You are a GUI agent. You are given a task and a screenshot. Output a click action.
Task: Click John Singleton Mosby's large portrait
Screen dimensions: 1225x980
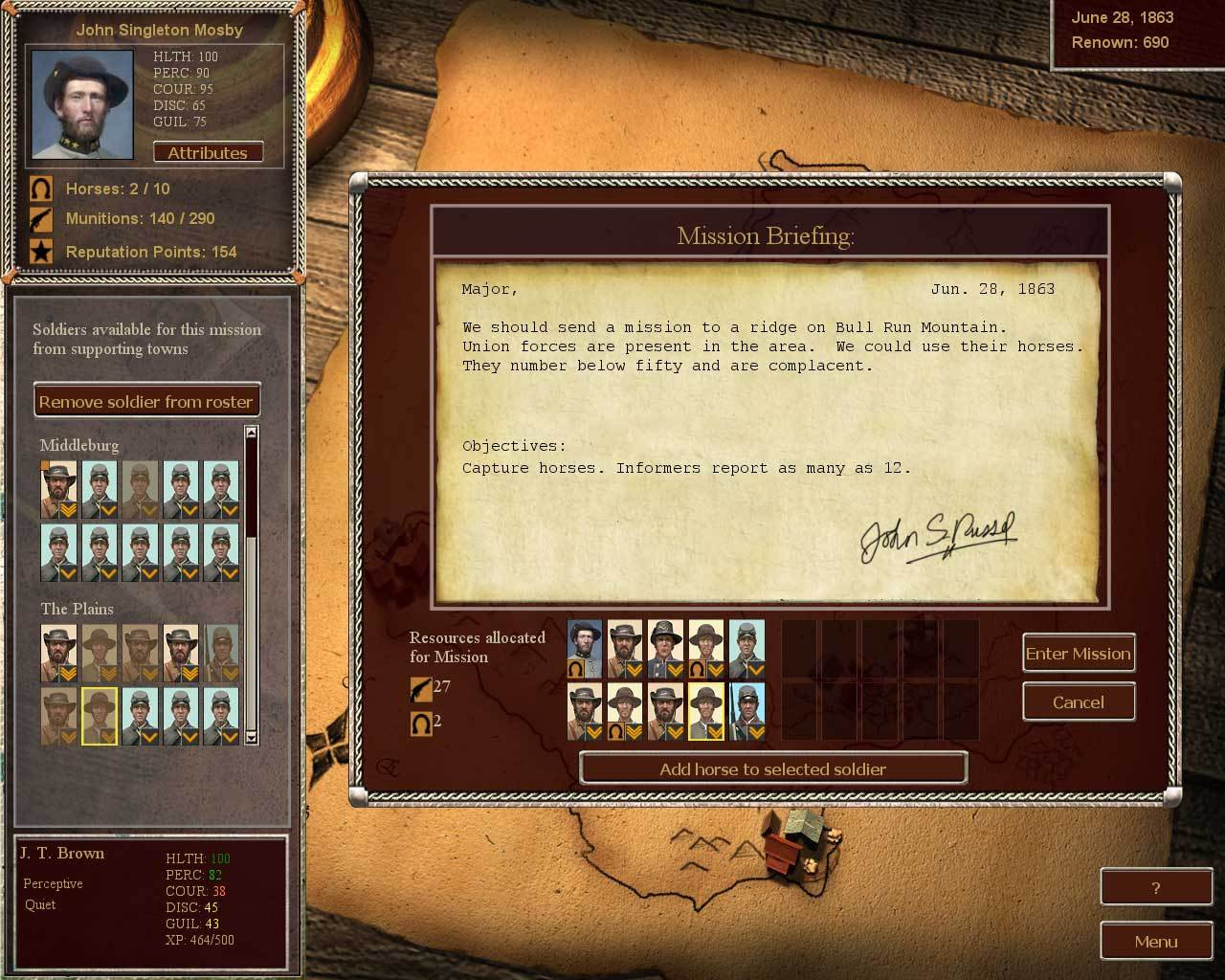[x=82, y=104]
